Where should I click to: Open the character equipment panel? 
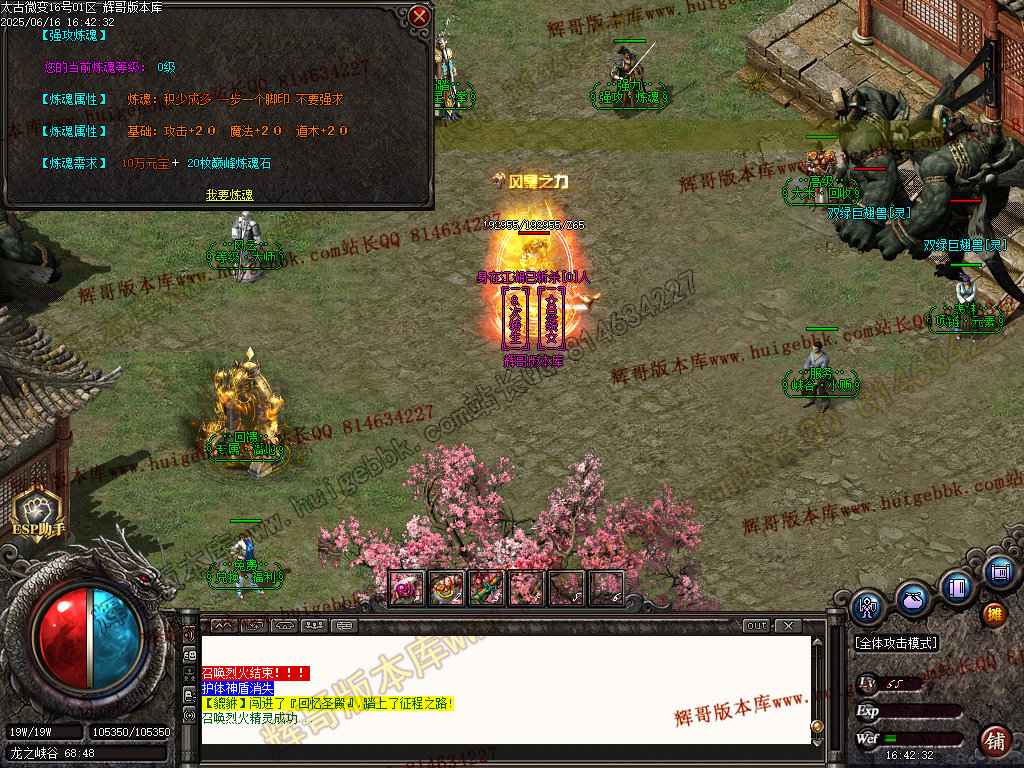coord(866,606)
